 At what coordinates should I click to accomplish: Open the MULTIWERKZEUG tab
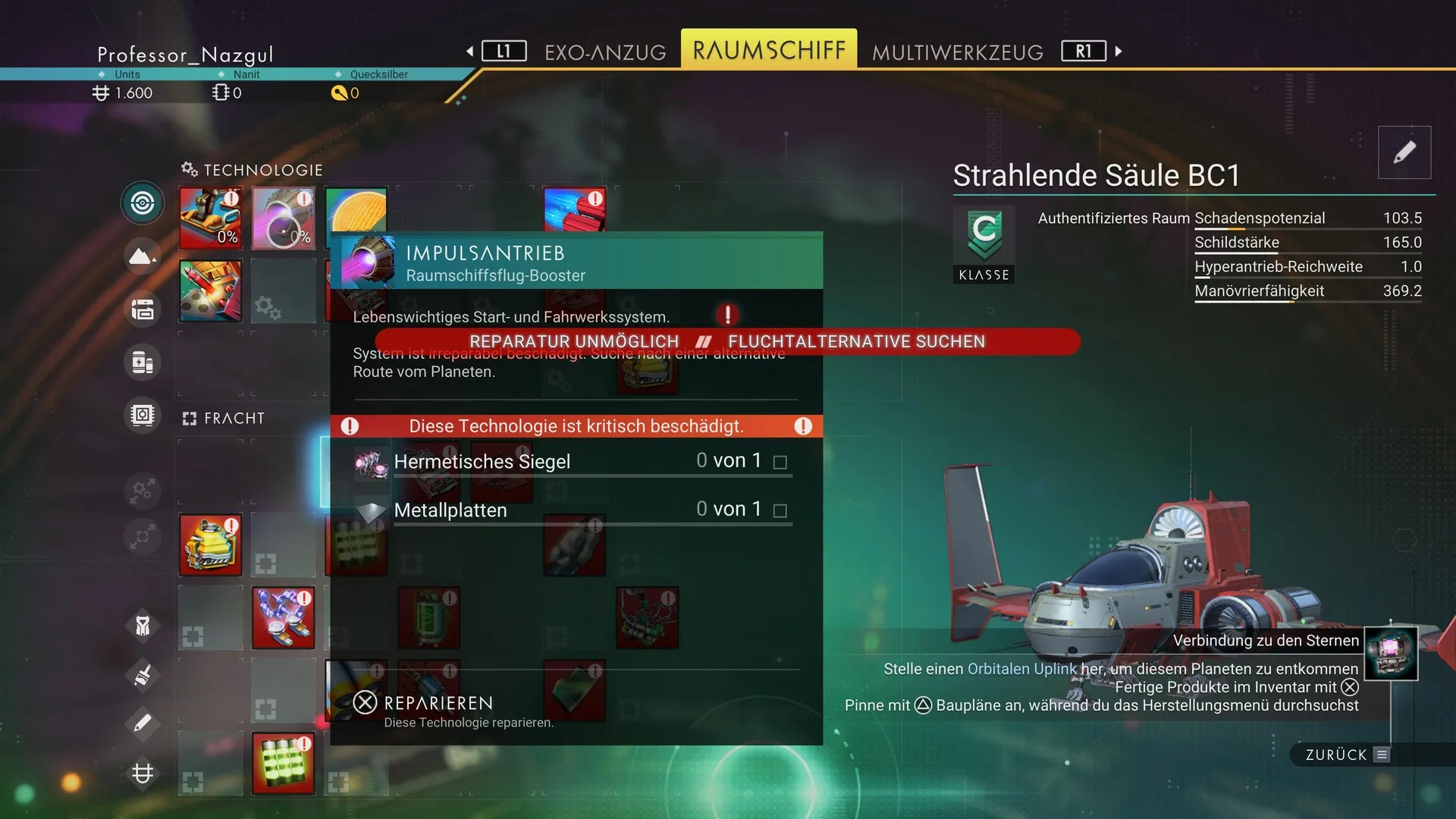click(957, 52)
